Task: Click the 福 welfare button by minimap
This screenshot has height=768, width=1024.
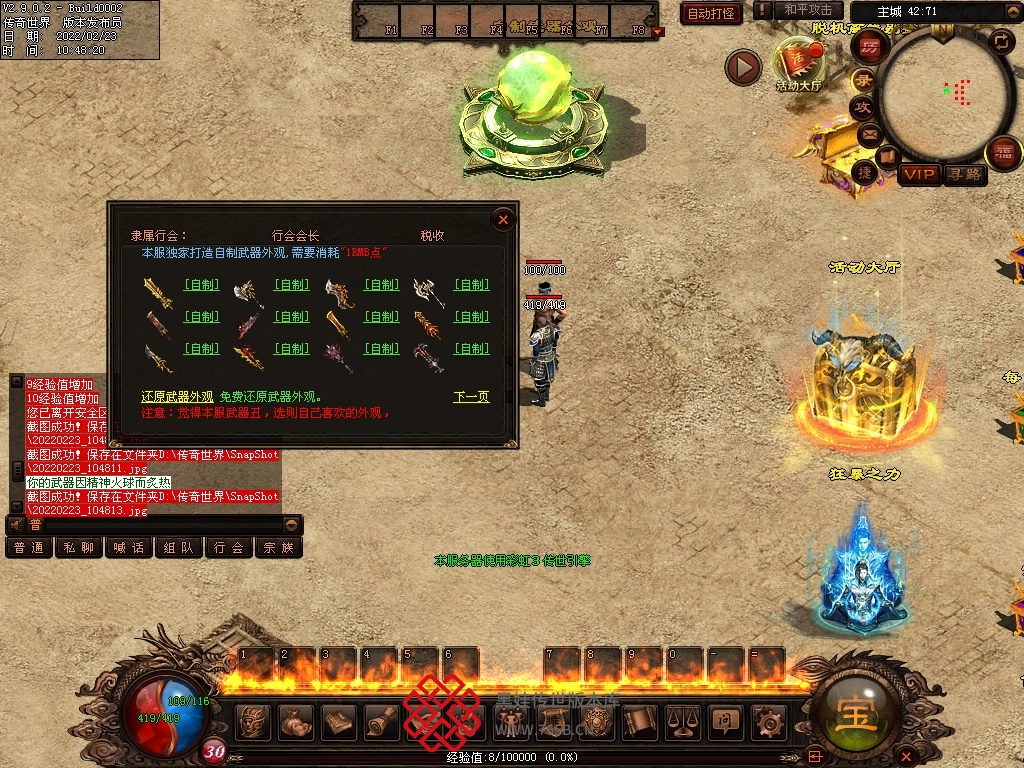Action: [x=1004, y=153]
